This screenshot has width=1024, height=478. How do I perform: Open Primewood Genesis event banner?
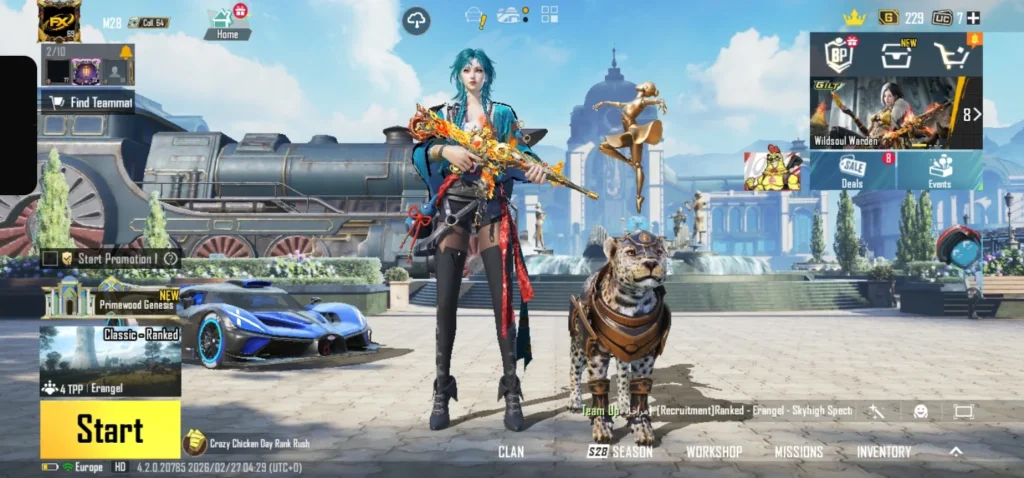pyautogui.click(x=110, y=300)
